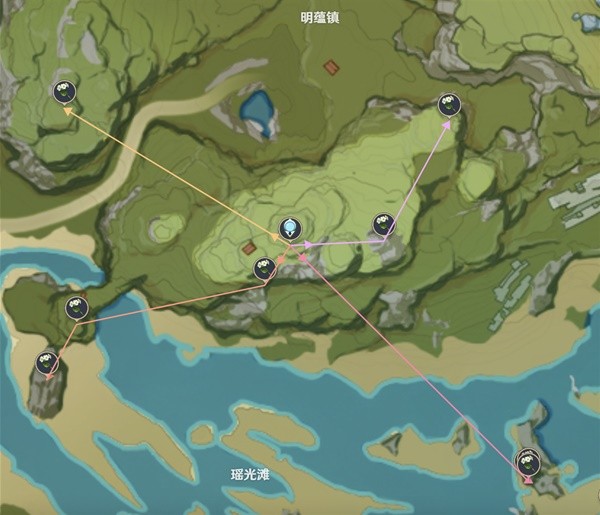
Task: Click the flower marker ending the yellow route
Action: (x=64, y=92)
